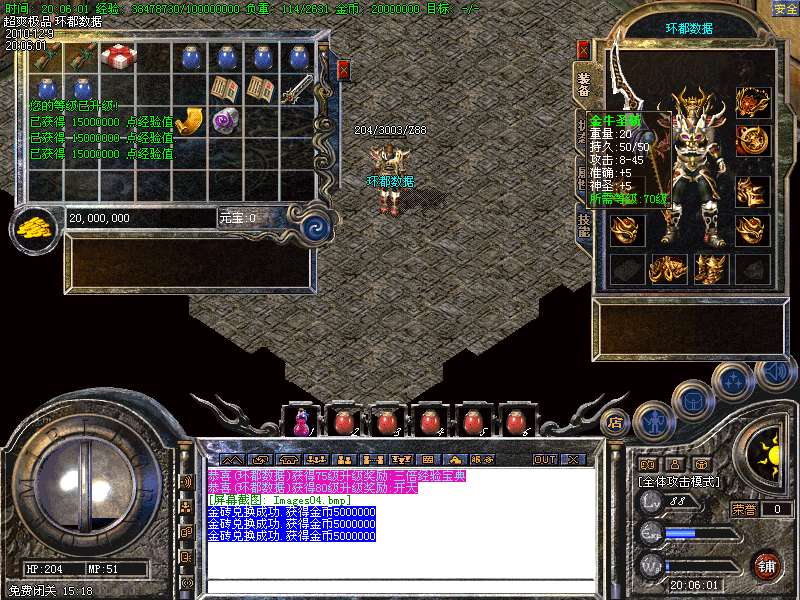The image size is (800, 600).
Task: Use the red potion in belt slot 6
Action: tap(515, 422)
